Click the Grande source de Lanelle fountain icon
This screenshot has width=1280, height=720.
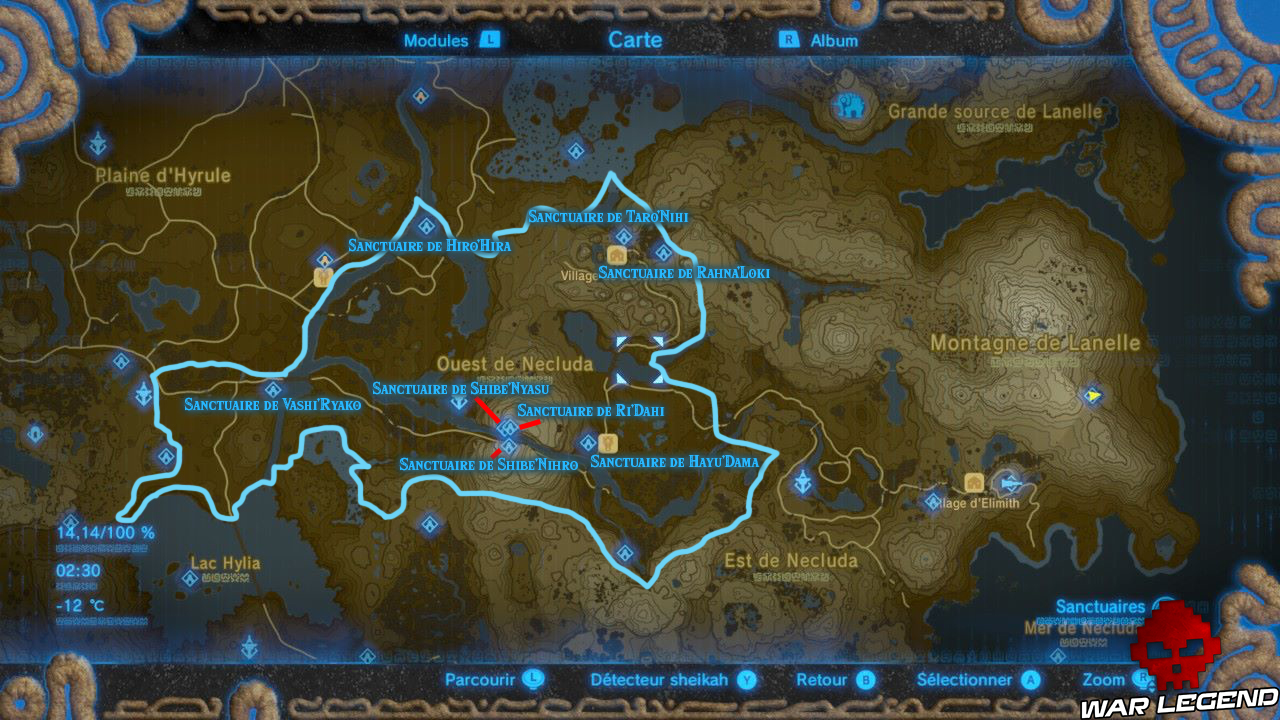tap(849, 107)
